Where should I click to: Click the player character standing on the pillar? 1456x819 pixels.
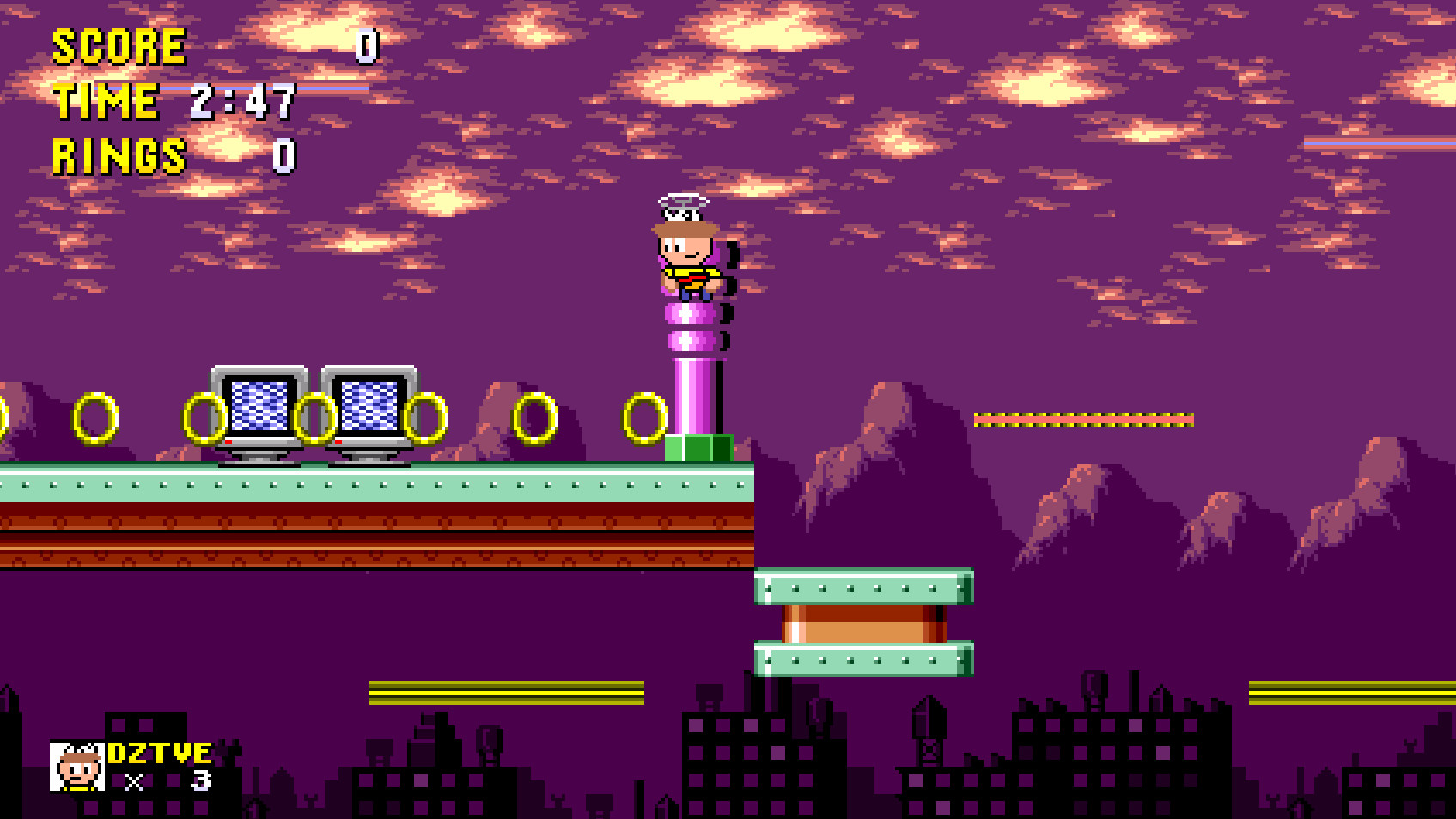[x=687, y=258]
